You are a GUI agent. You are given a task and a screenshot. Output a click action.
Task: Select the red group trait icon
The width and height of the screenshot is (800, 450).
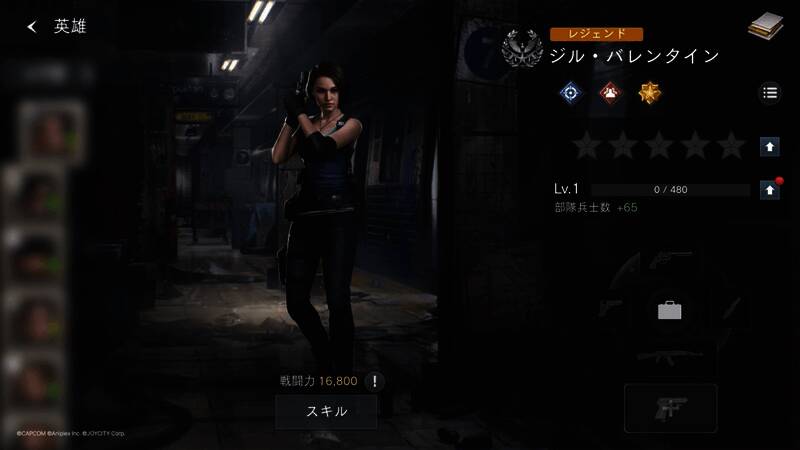coord(610,93)
